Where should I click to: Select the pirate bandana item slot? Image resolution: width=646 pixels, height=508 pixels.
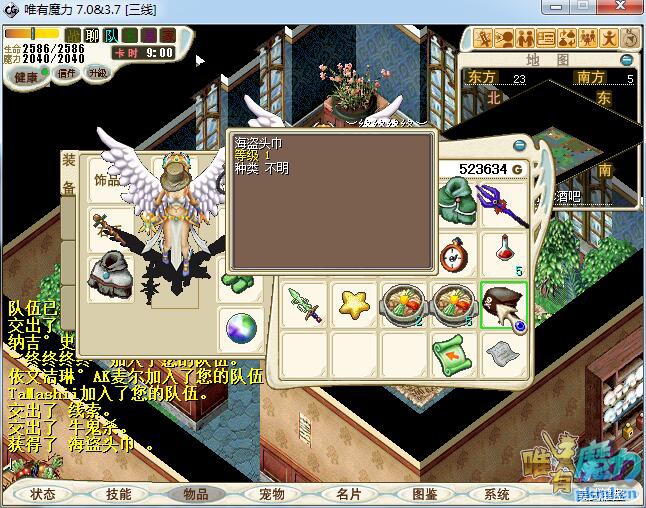point(503,305)
